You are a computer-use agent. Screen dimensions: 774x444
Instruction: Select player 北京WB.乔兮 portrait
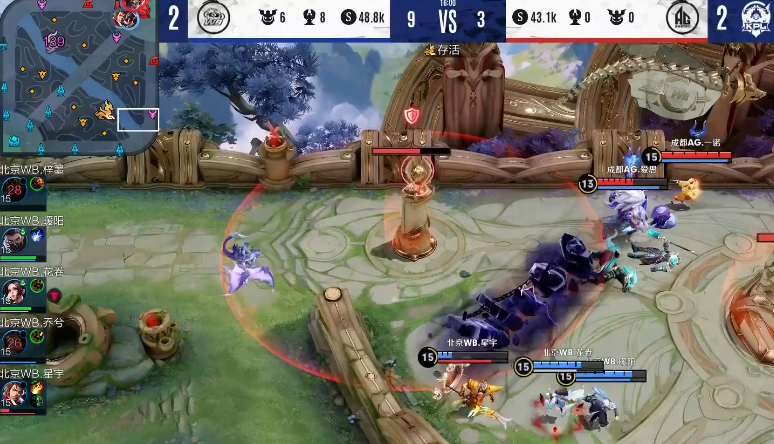point(15,344)
